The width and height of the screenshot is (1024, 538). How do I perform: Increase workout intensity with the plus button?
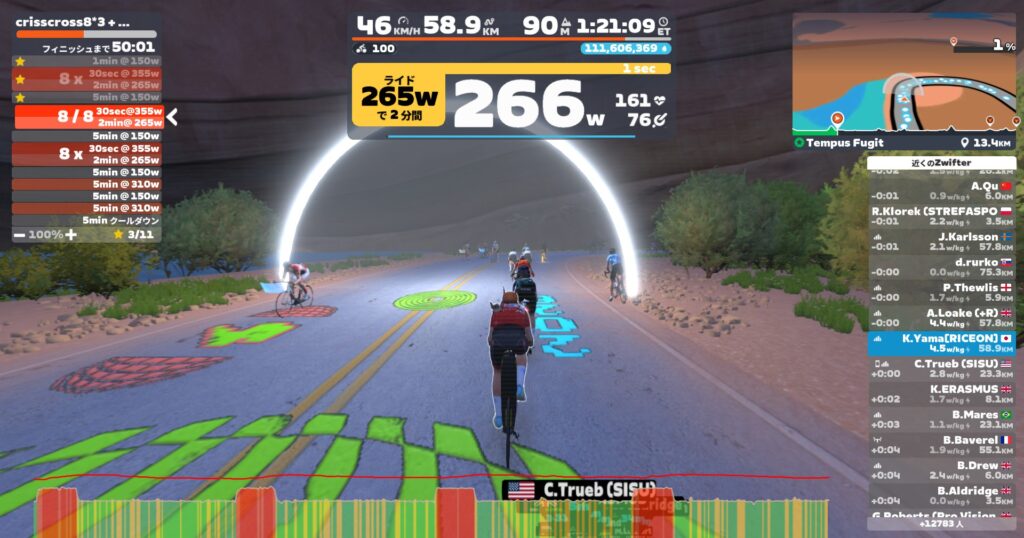(x=70, y=234)
